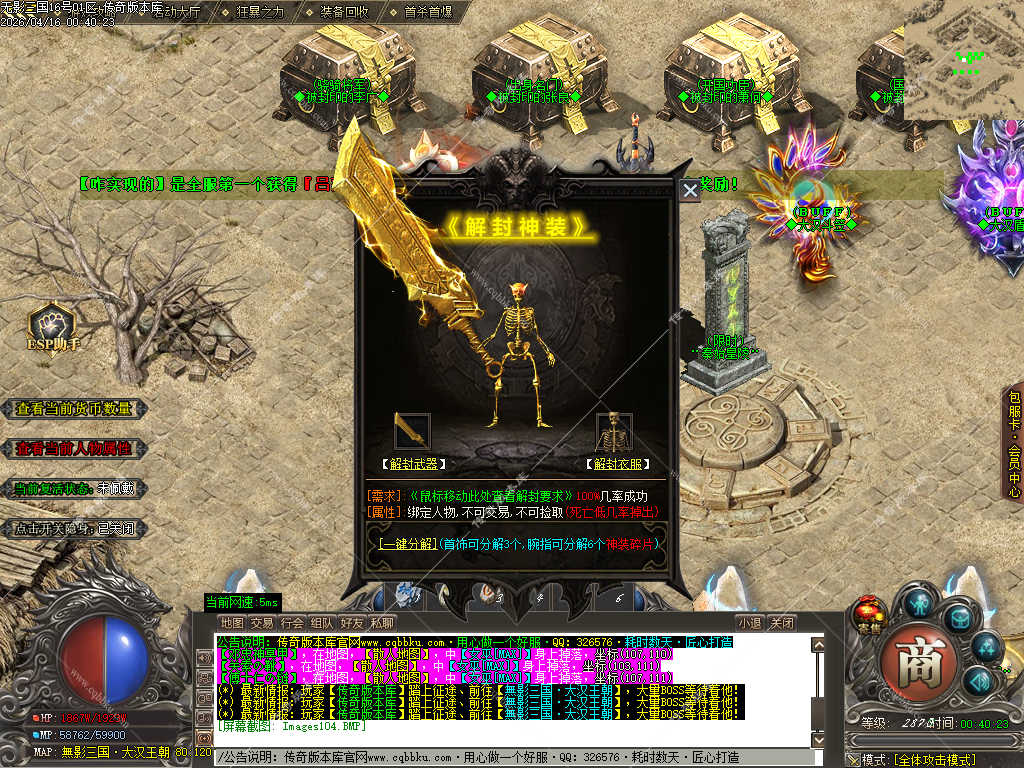Select the 解封衣服 skeleton armor slot
Screen dimensions: 1024x768
[x=614, y=432]
